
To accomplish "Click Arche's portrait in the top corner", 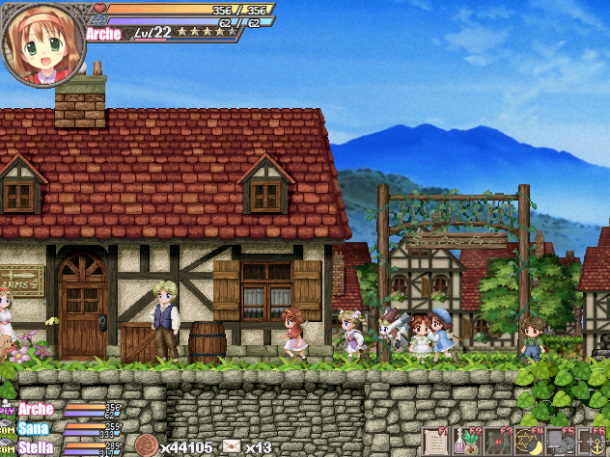I will [x=42, y=44].
